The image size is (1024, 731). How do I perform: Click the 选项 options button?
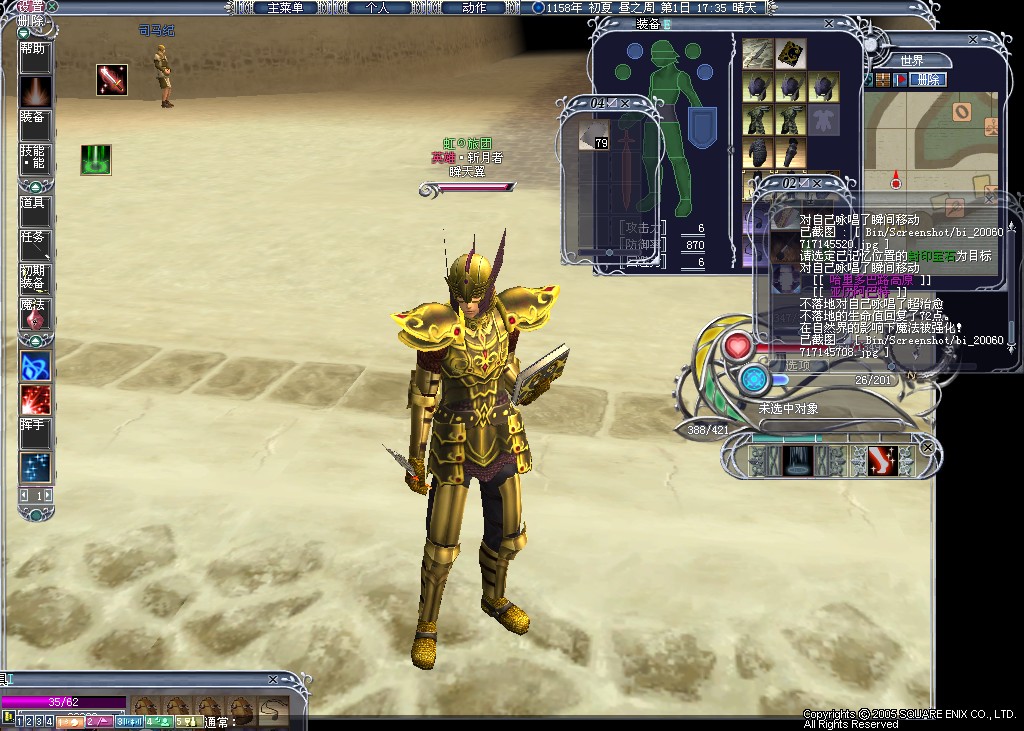(x=800, y=366)
